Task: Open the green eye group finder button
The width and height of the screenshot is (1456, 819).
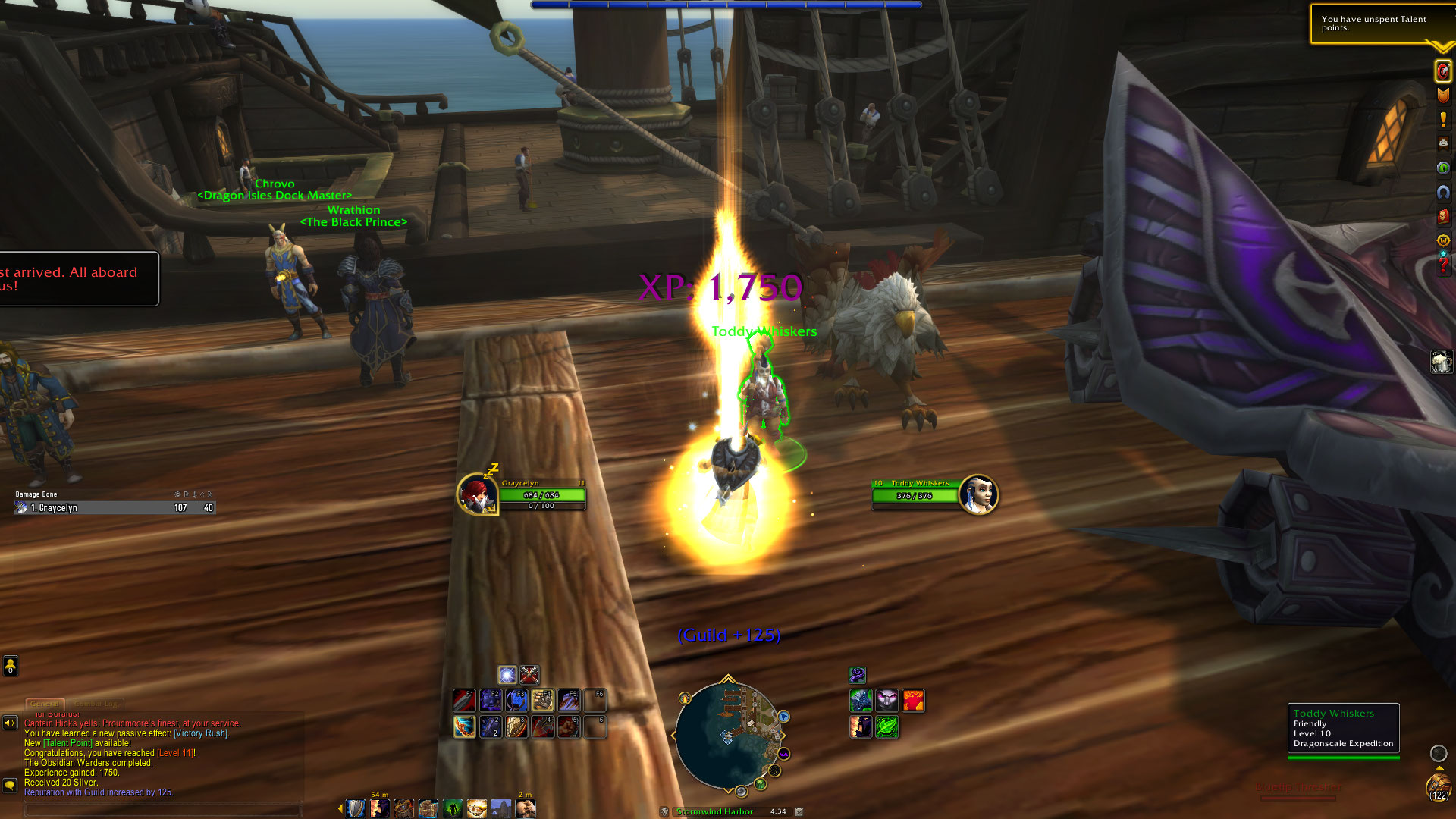Action: (x=1442, y=168)
